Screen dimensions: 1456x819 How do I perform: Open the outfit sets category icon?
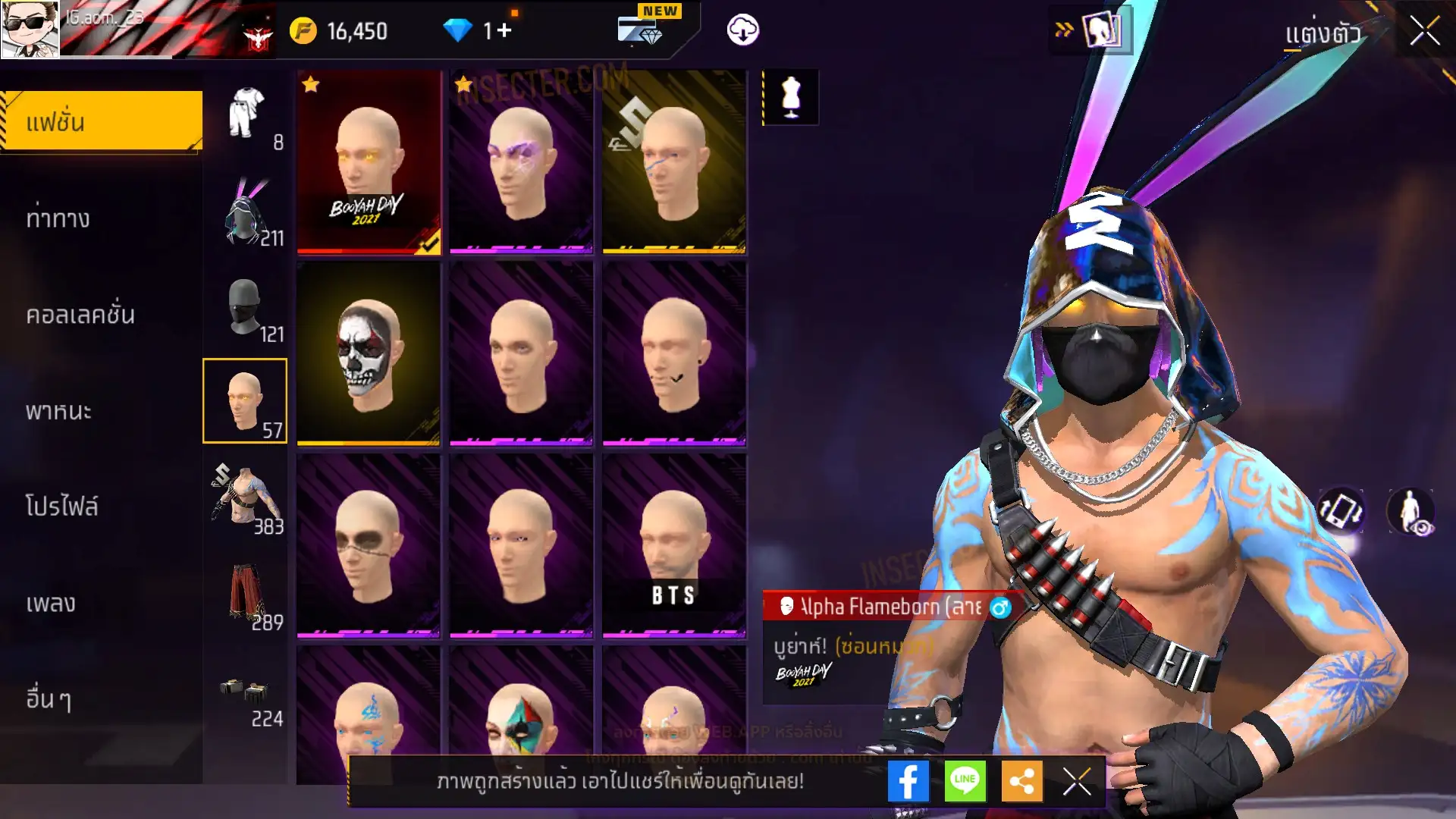tap(245, 114)
